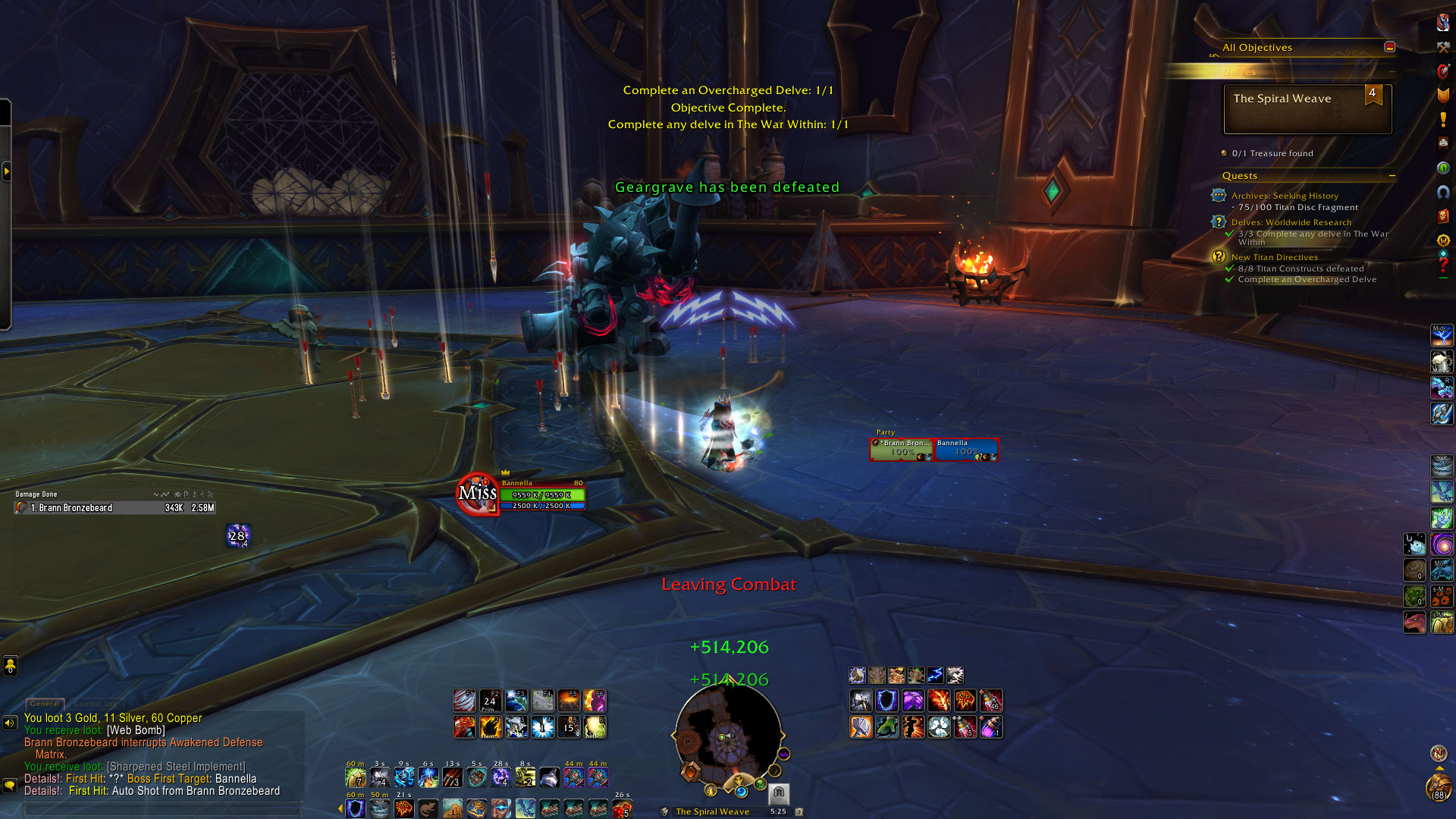
Task: Select the Archives: Seeking History quest
Action: [1285, 196]
